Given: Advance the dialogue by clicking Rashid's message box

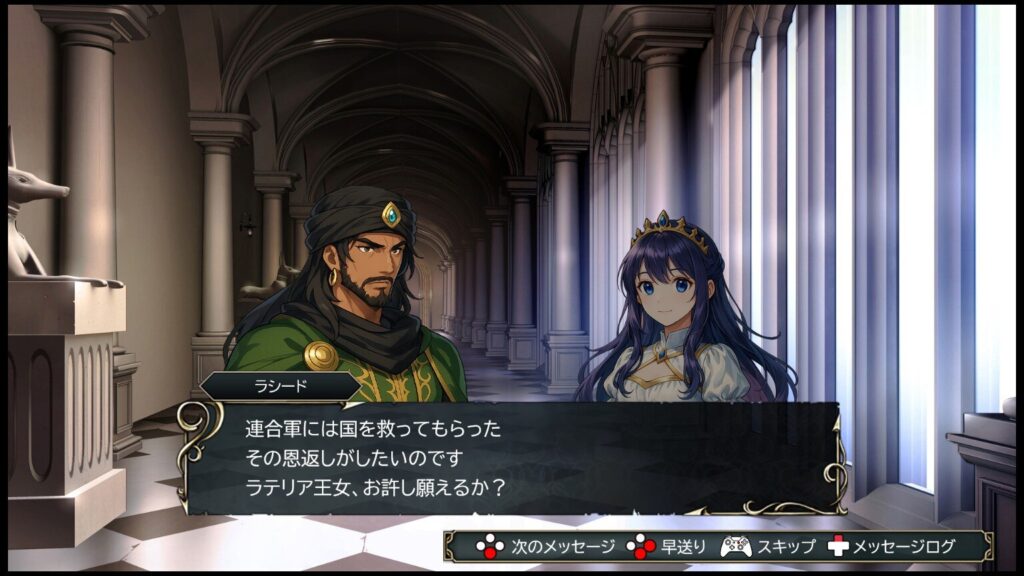Looking at the screenshot, I should point(512,458).
